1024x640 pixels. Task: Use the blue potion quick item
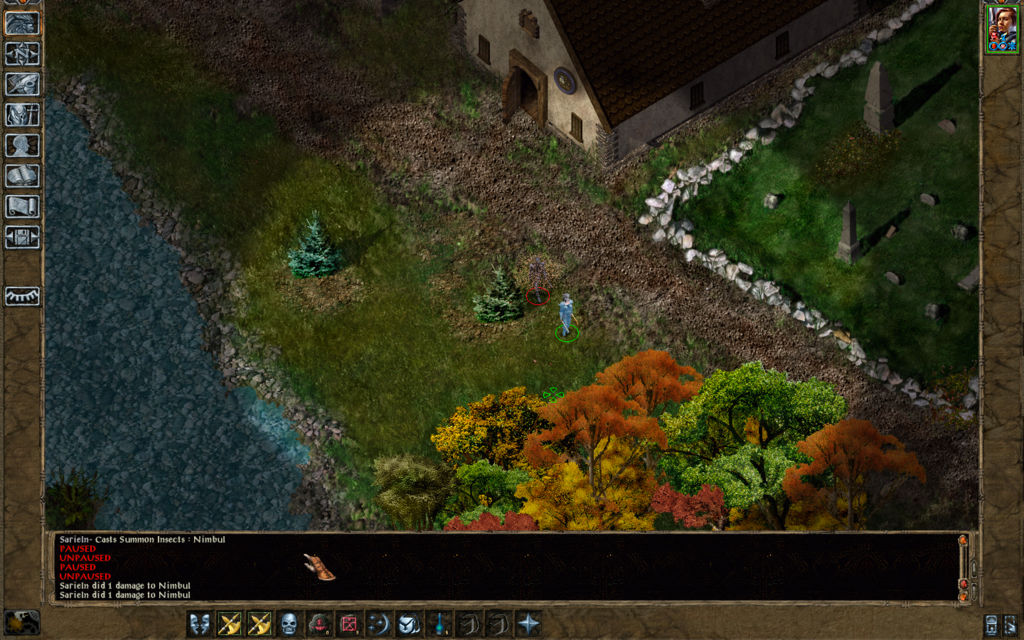click(x=438, y=624)
